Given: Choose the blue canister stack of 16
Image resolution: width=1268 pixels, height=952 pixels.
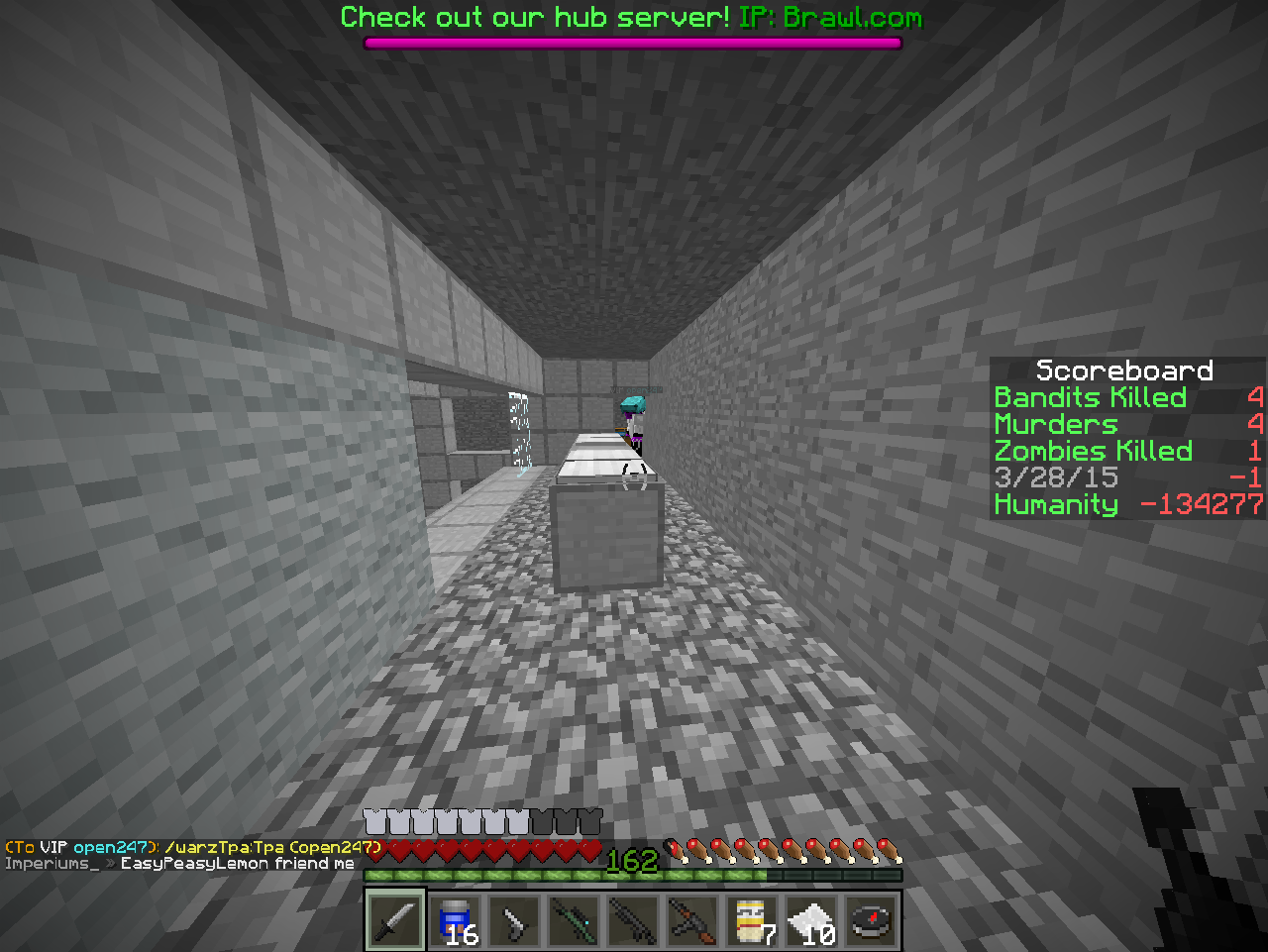Looking at the screenshot, I should [456, 920].
